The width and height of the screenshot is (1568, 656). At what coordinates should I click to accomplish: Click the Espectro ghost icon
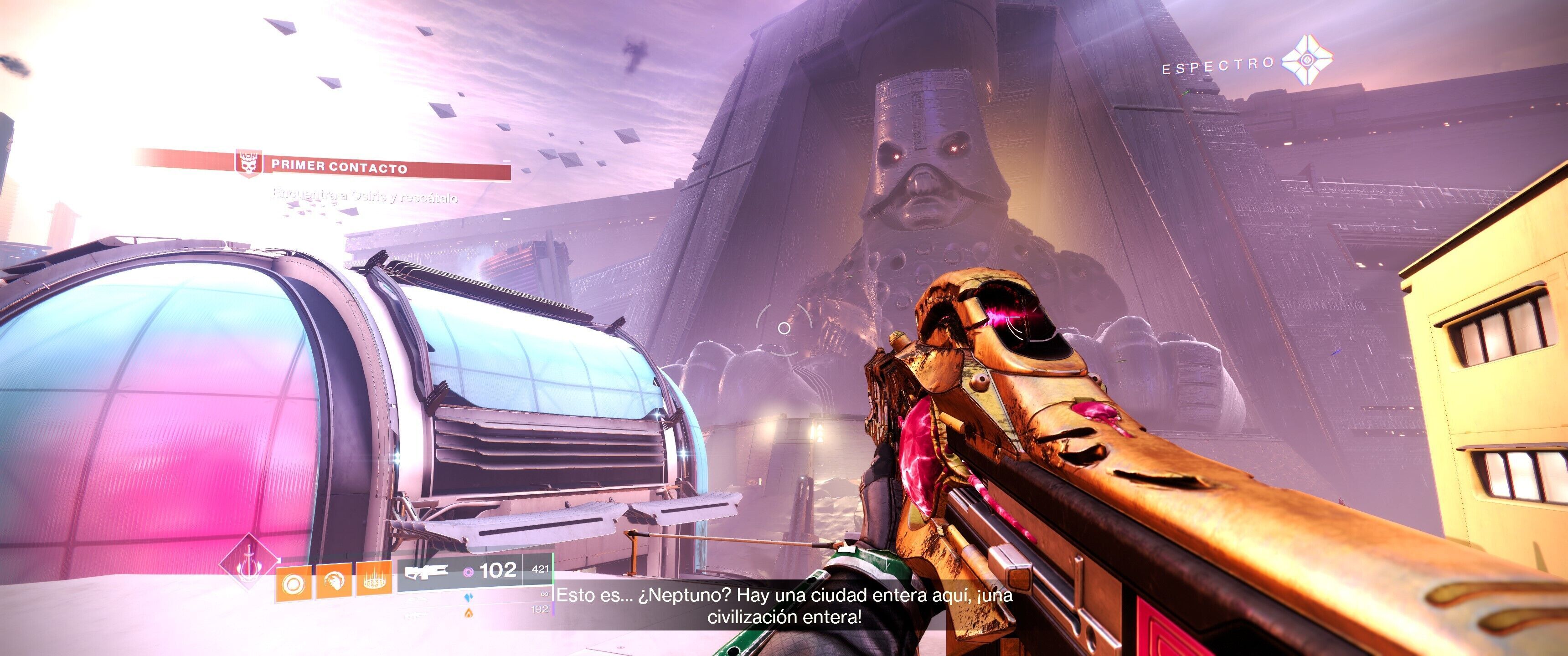pyautogui.click(x=1306, y=60)
